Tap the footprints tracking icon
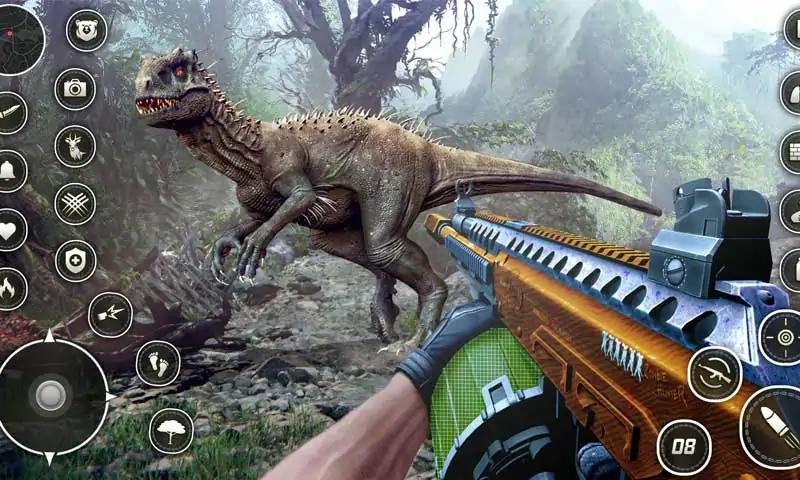This screenshot has width=800, height=480. [x=157, y=363]
